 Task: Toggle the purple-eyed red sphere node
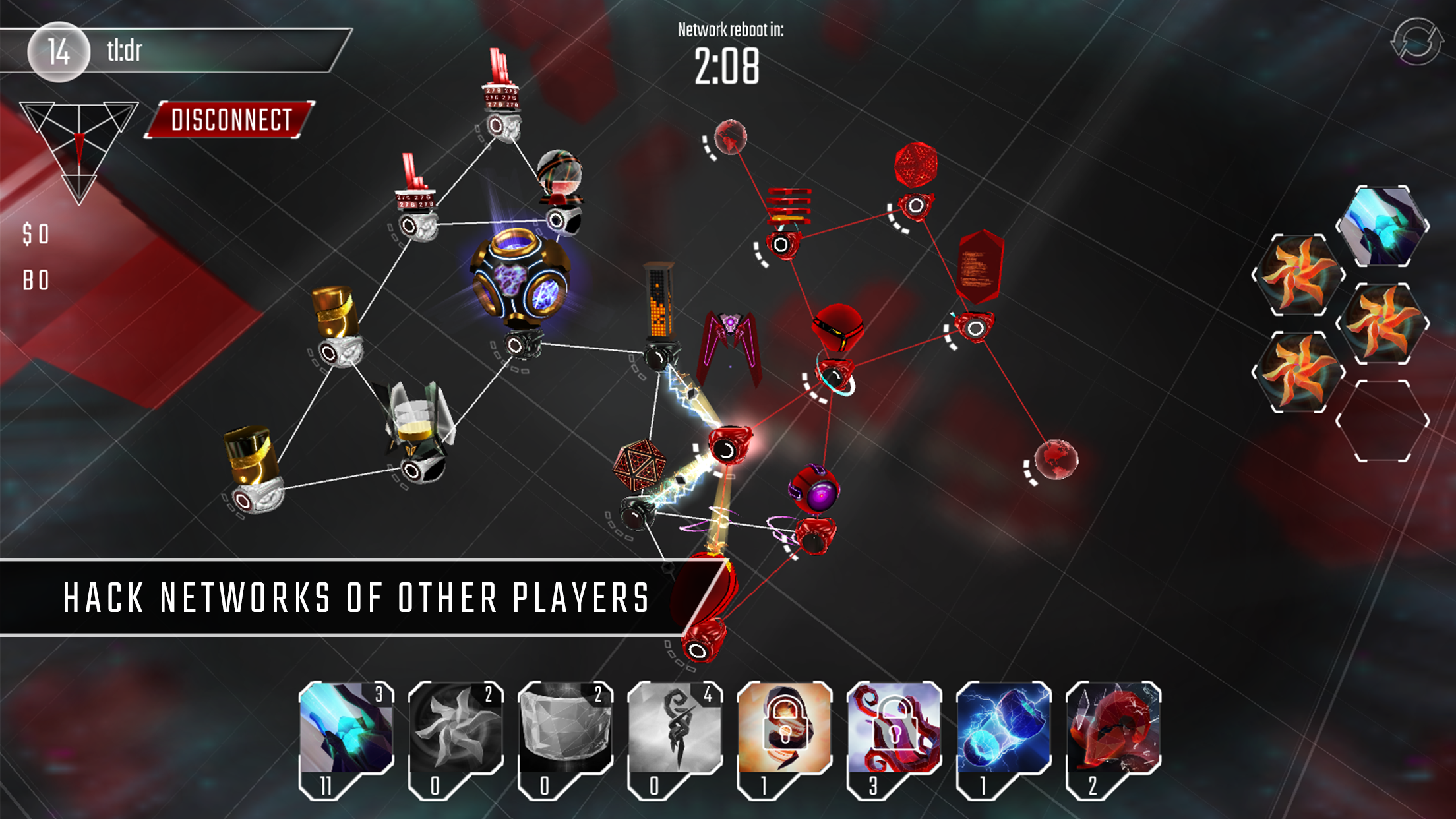816,491
